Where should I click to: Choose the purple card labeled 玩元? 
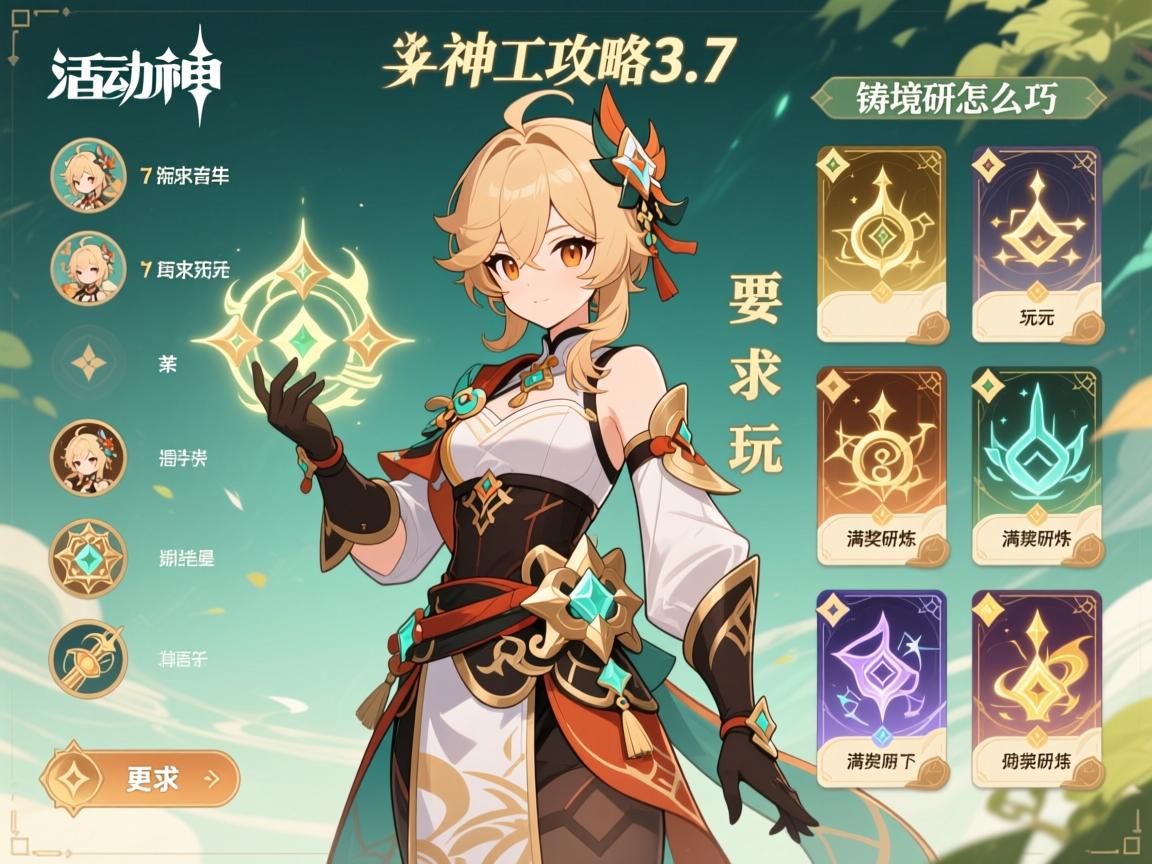[1037, 244]
